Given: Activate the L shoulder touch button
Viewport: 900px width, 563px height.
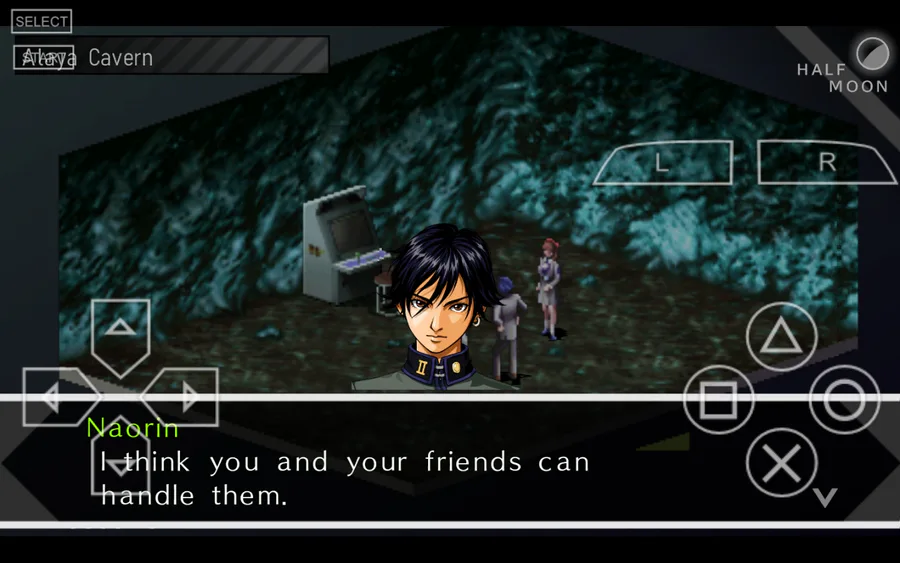Looking at the screenshot, I should [x=663, y=163].
